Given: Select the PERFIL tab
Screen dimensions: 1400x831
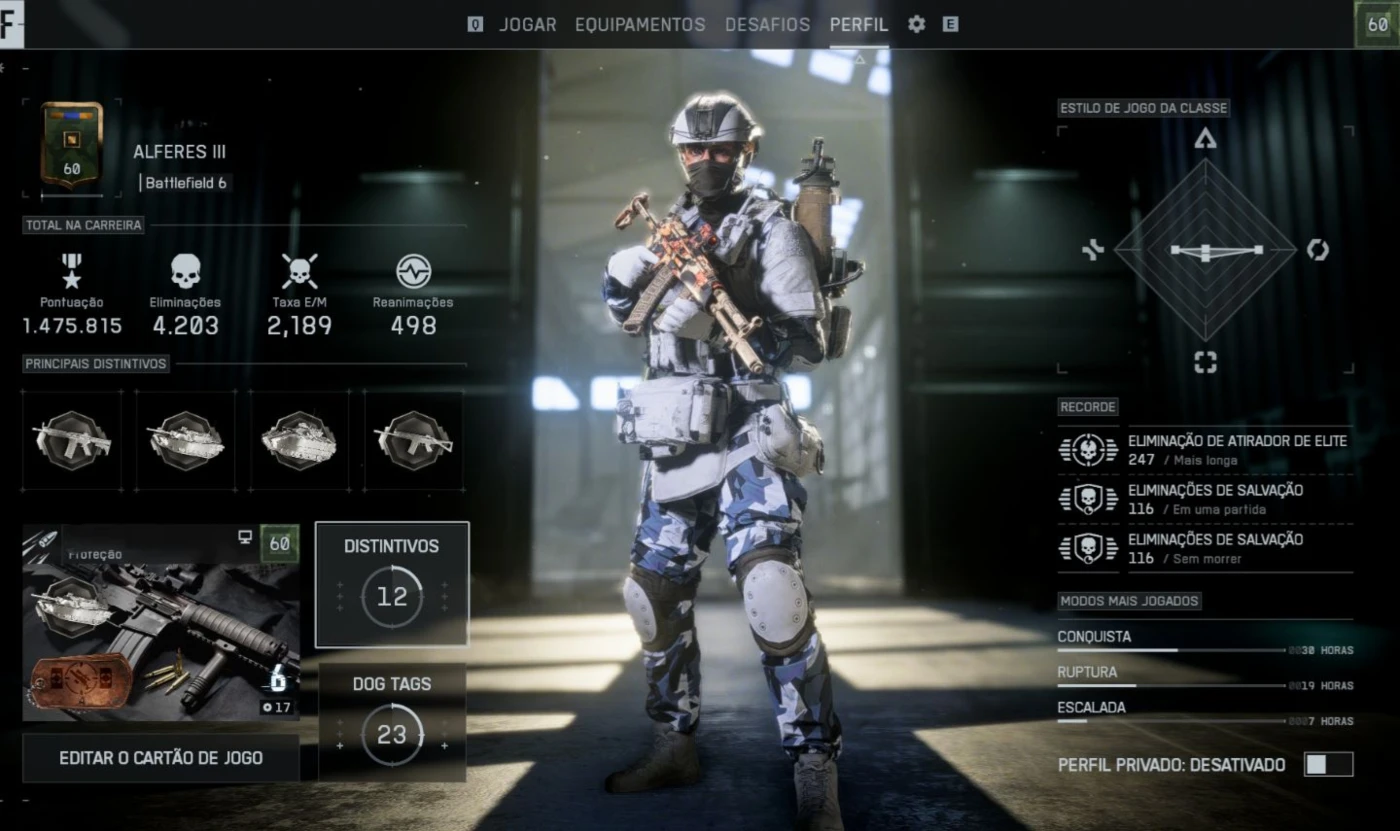Looking at the screenshot, I should point(859,25).
